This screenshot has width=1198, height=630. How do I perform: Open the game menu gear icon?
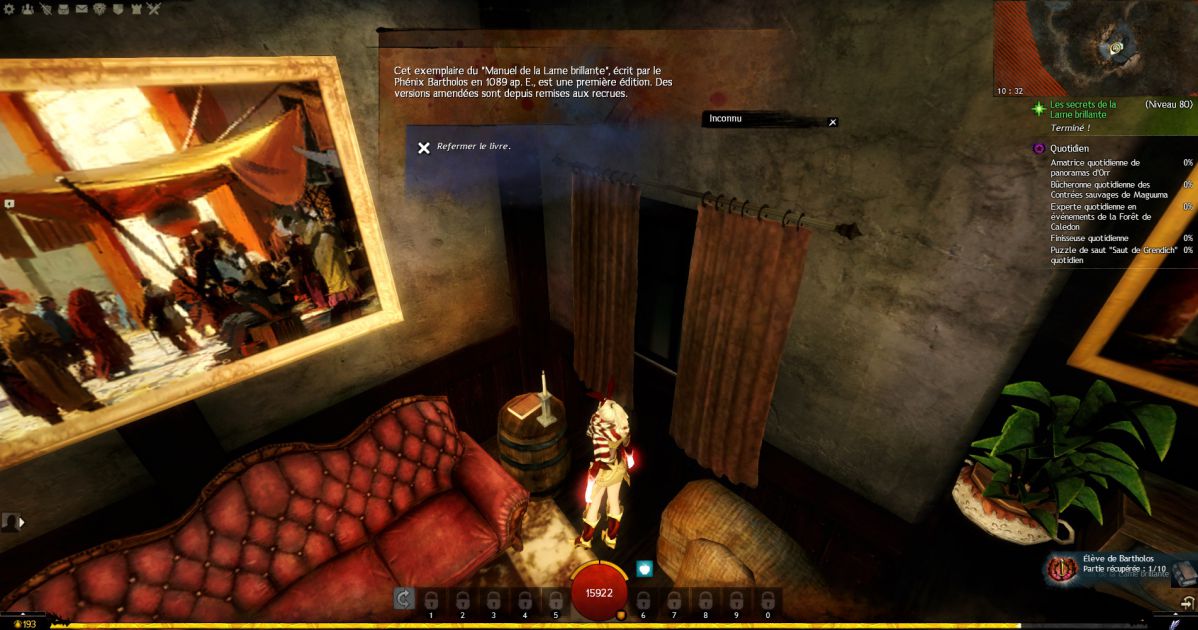pyautogui.click(x=8, y=9)
